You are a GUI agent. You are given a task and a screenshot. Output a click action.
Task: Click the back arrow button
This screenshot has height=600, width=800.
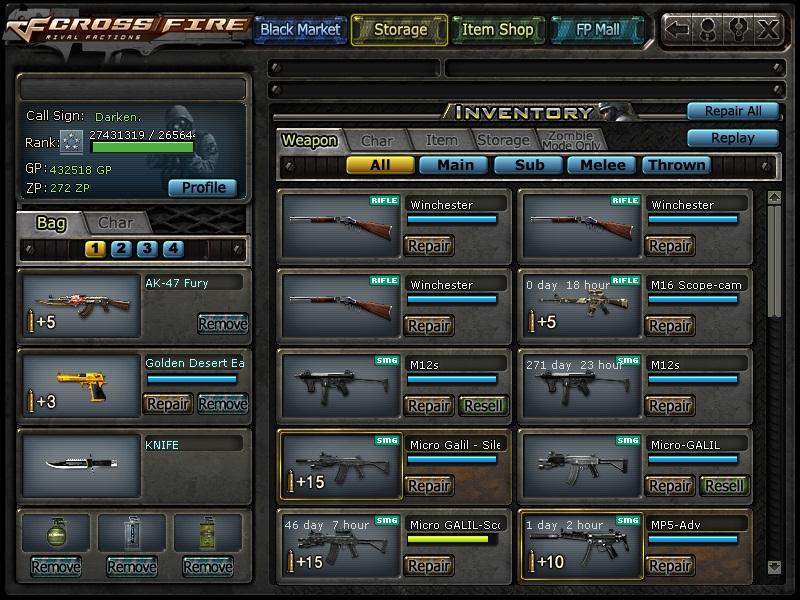coord(677,29)
